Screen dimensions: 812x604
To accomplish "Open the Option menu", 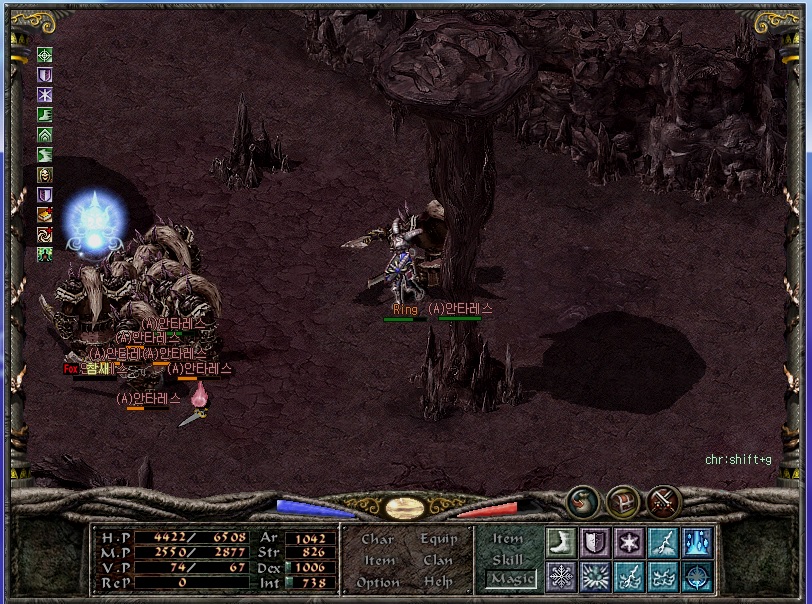I will [378, 582].
